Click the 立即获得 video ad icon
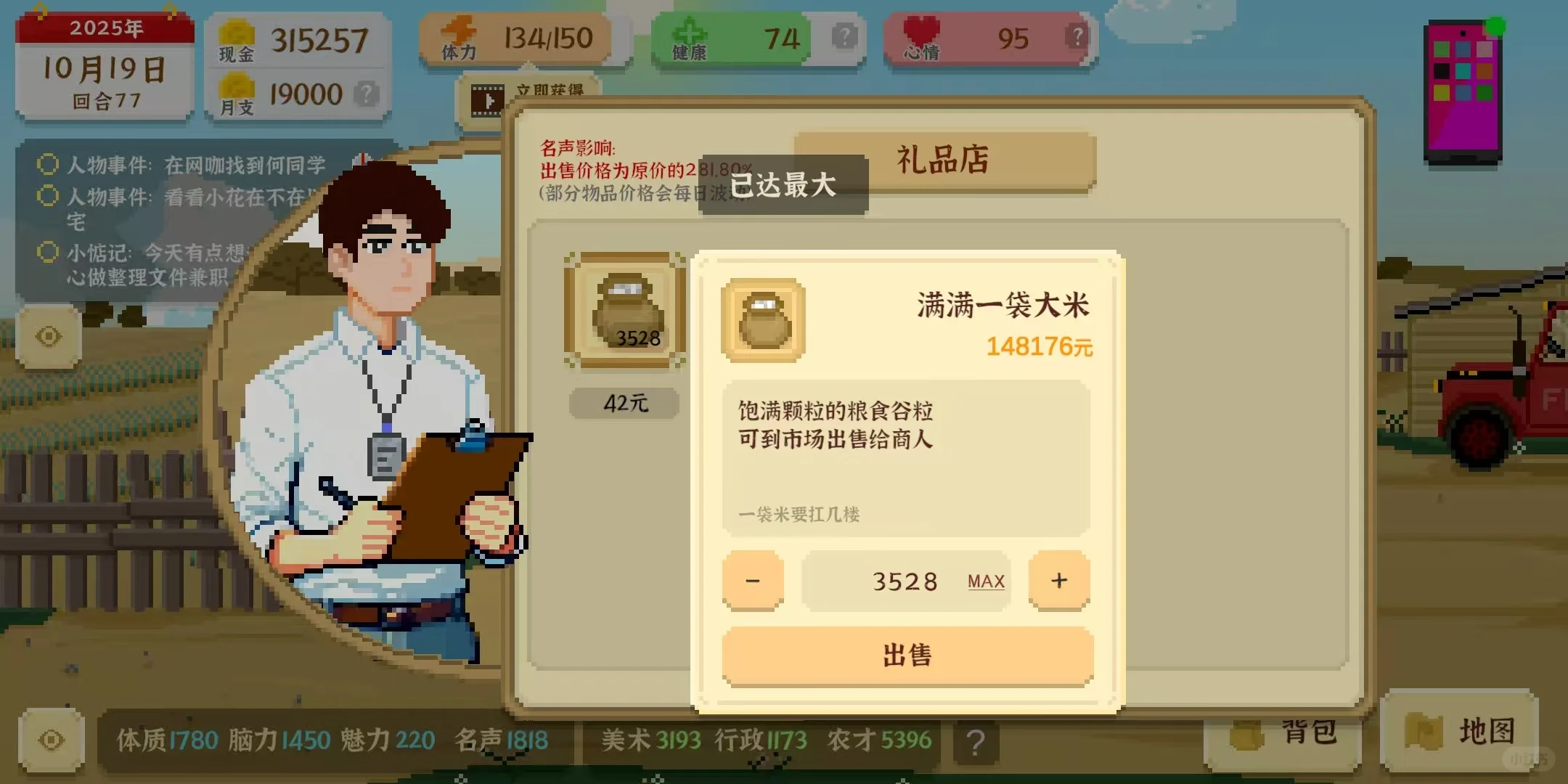The width and height of the screenshot is (1568, 784). [488, 102]
